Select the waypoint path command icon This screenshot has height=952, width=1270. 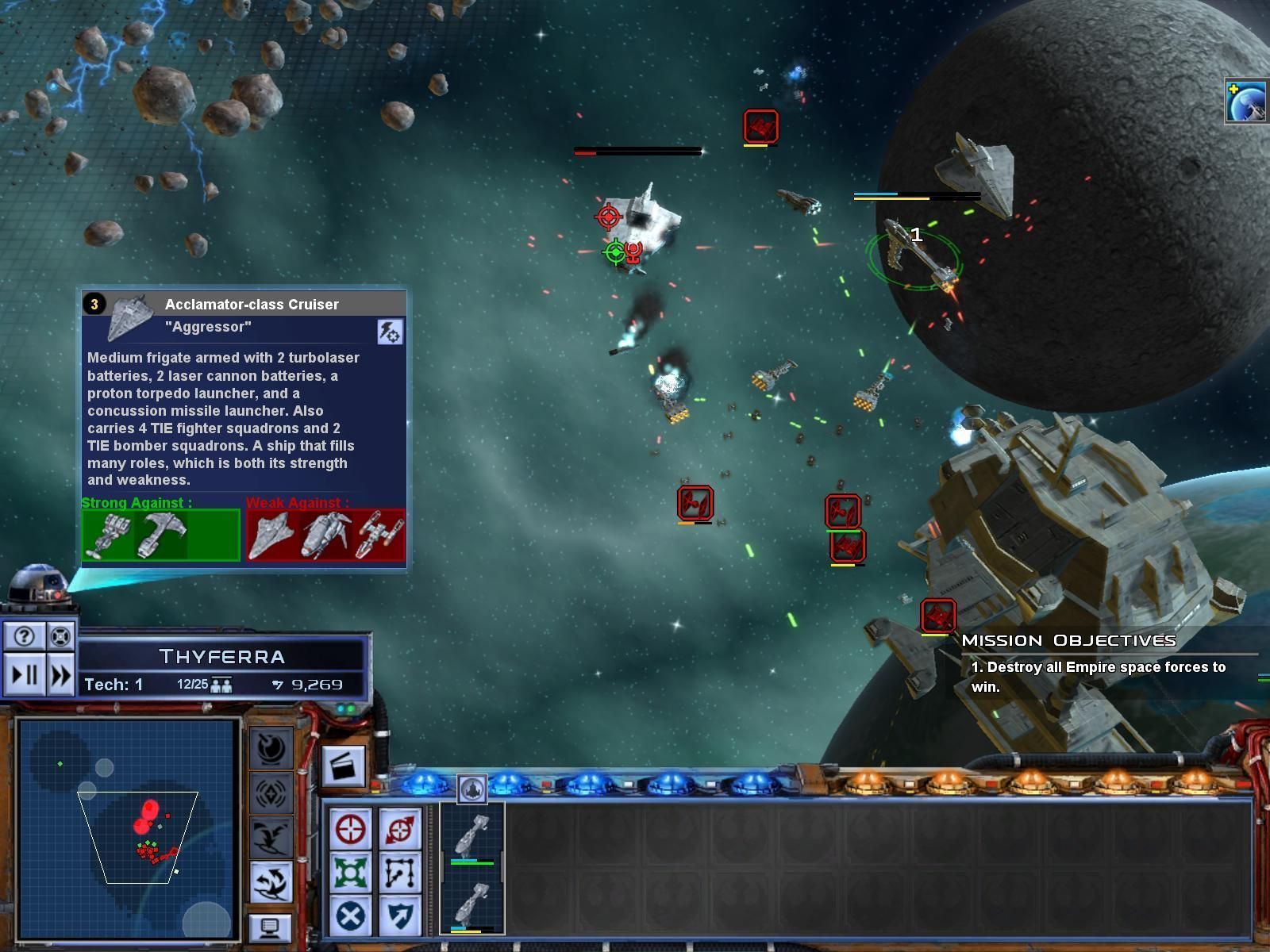click(399, 873)
